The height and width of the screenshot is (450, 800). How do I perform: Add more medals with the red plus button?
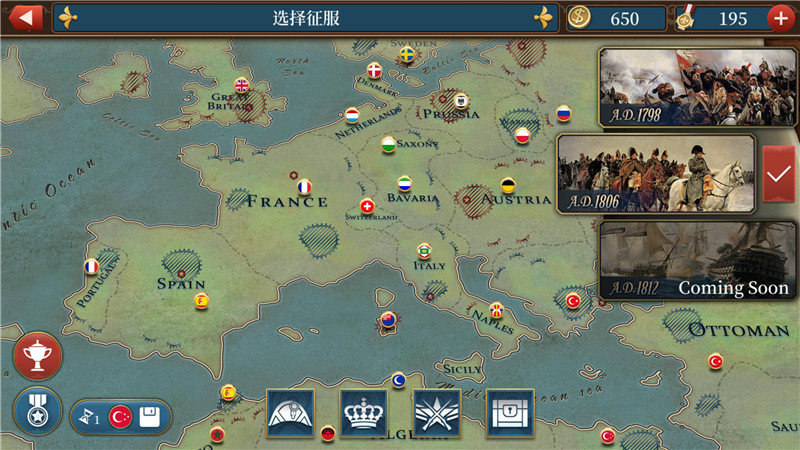tap(781, 18)
